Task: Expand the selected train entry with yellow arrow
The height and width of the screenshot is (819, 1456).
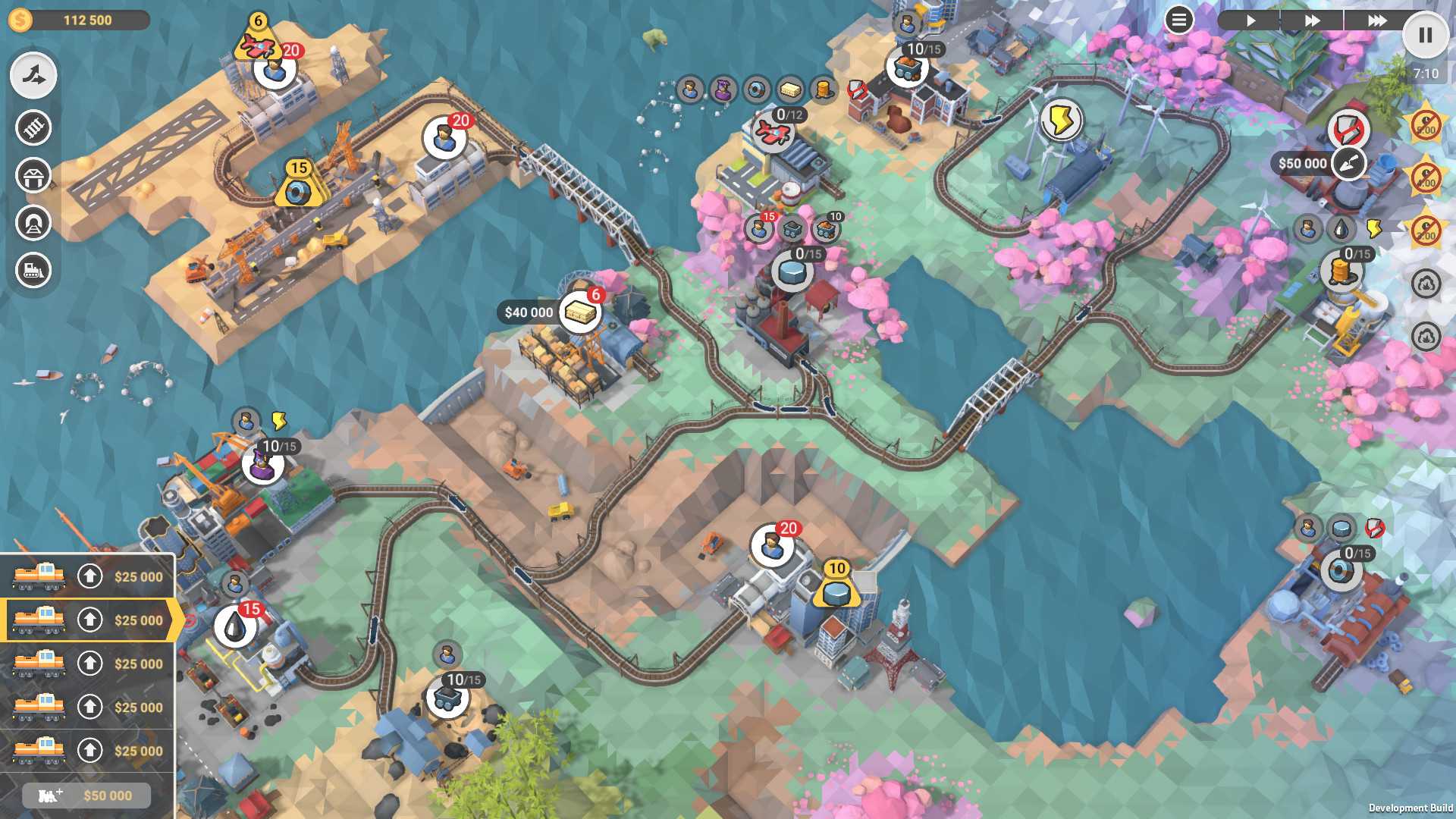Action: point(177,620)
